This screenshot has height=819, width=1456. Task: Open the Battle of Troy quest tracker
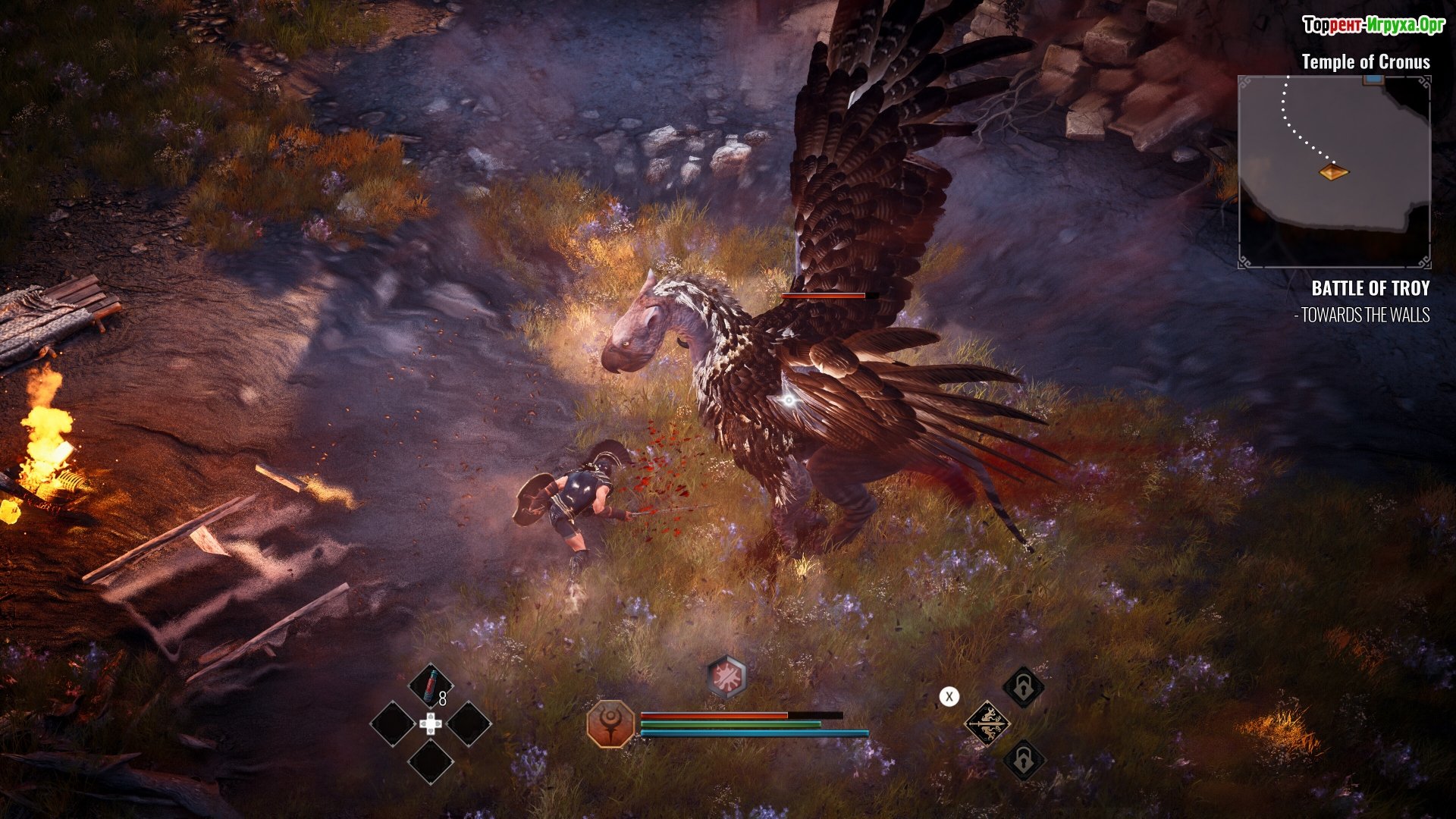(x=1370, y=288)
